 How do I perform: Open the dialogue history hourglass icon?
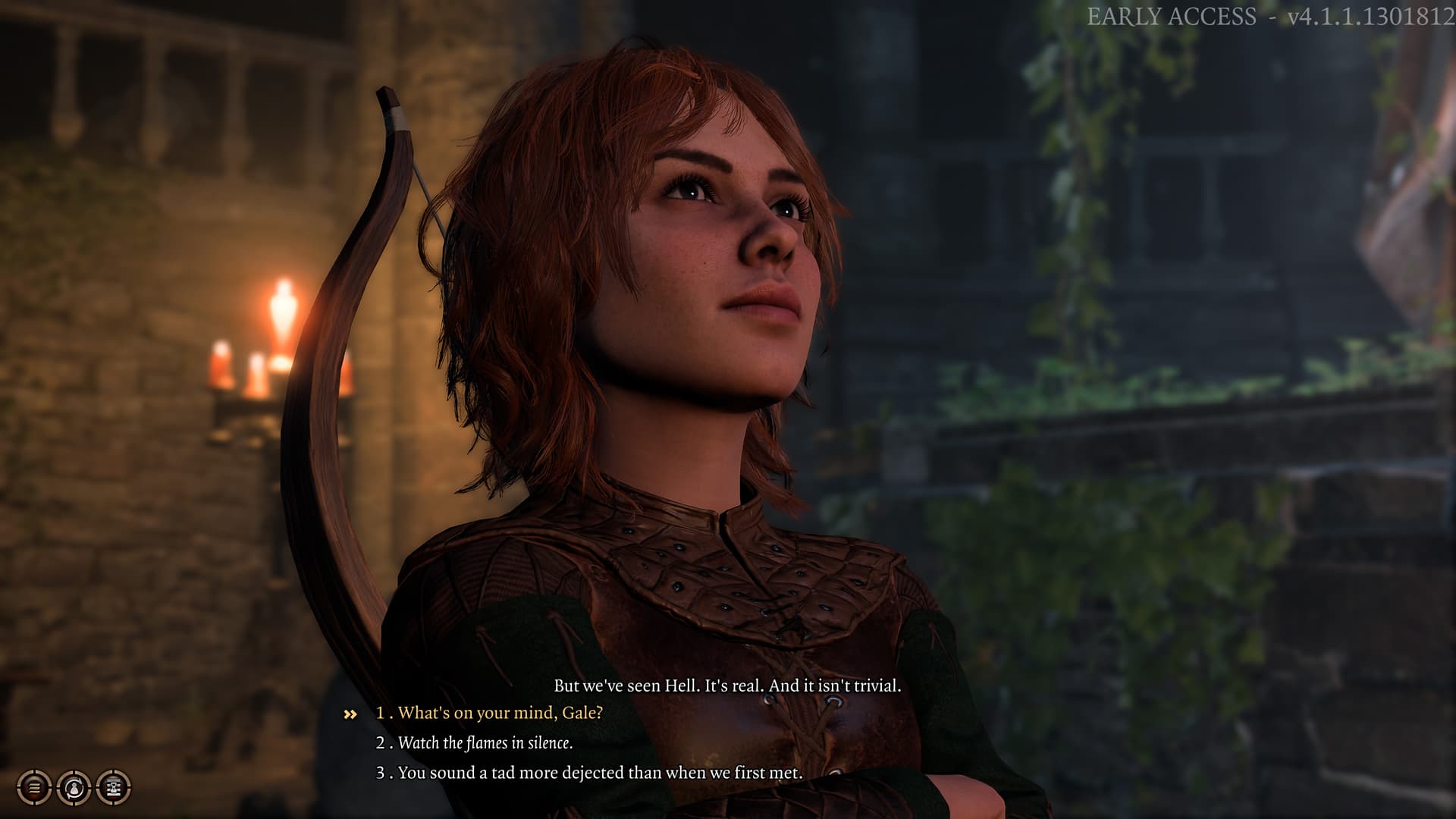click(113, 788)
